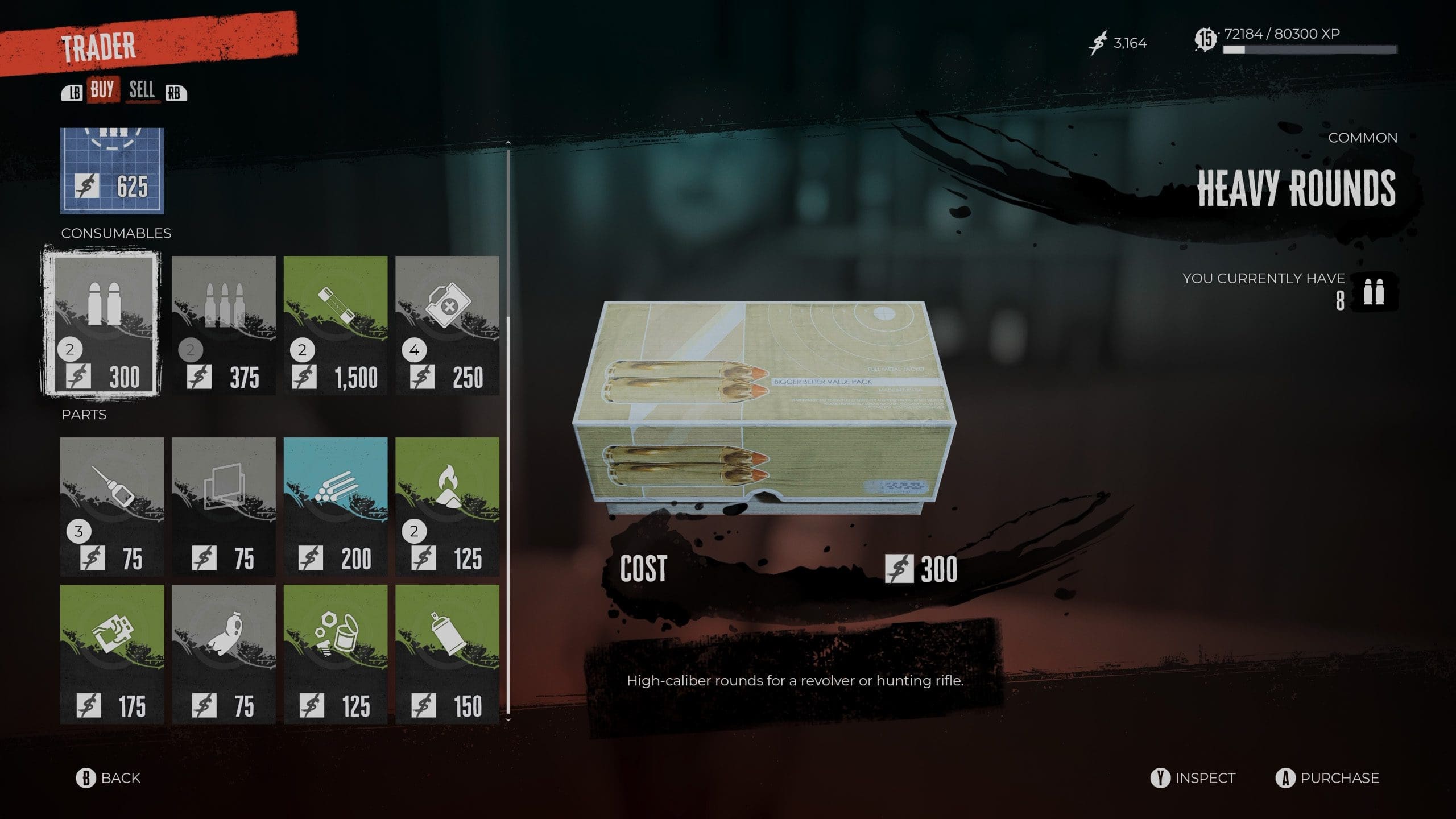
Task: Inspect the Heavy Rounds item
Action: pos(1193,778)
